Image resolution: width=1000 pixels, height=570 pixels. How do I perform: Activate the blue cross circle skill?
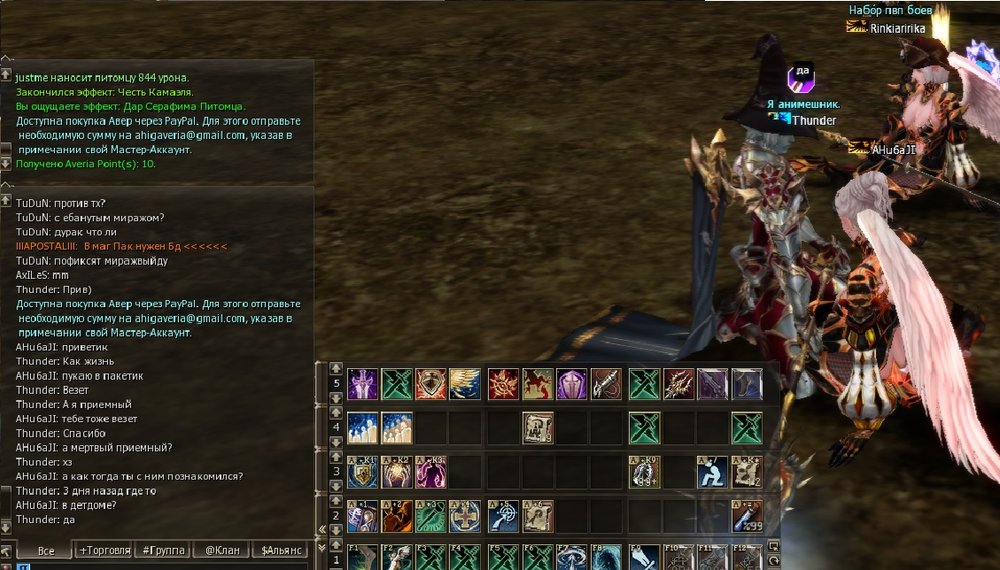click(464, 515)
